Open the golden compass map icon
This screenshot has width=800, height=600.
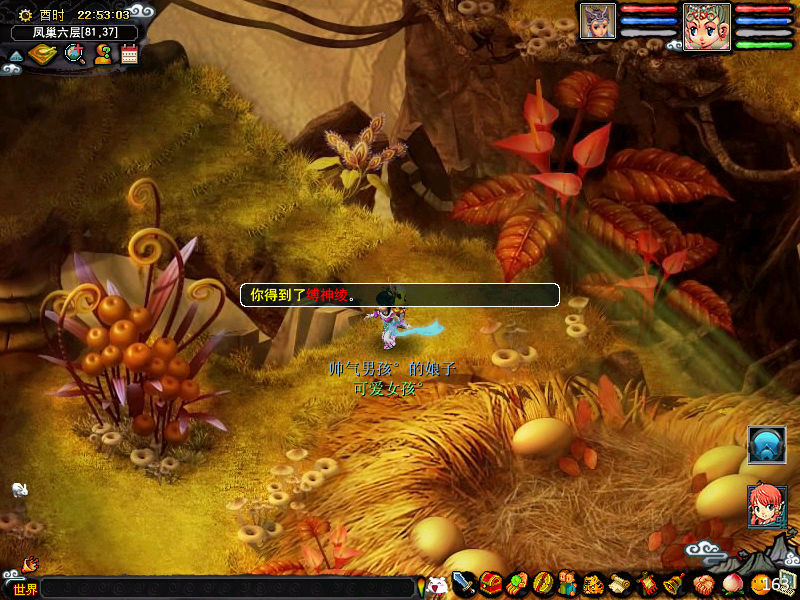pos(41,54)
